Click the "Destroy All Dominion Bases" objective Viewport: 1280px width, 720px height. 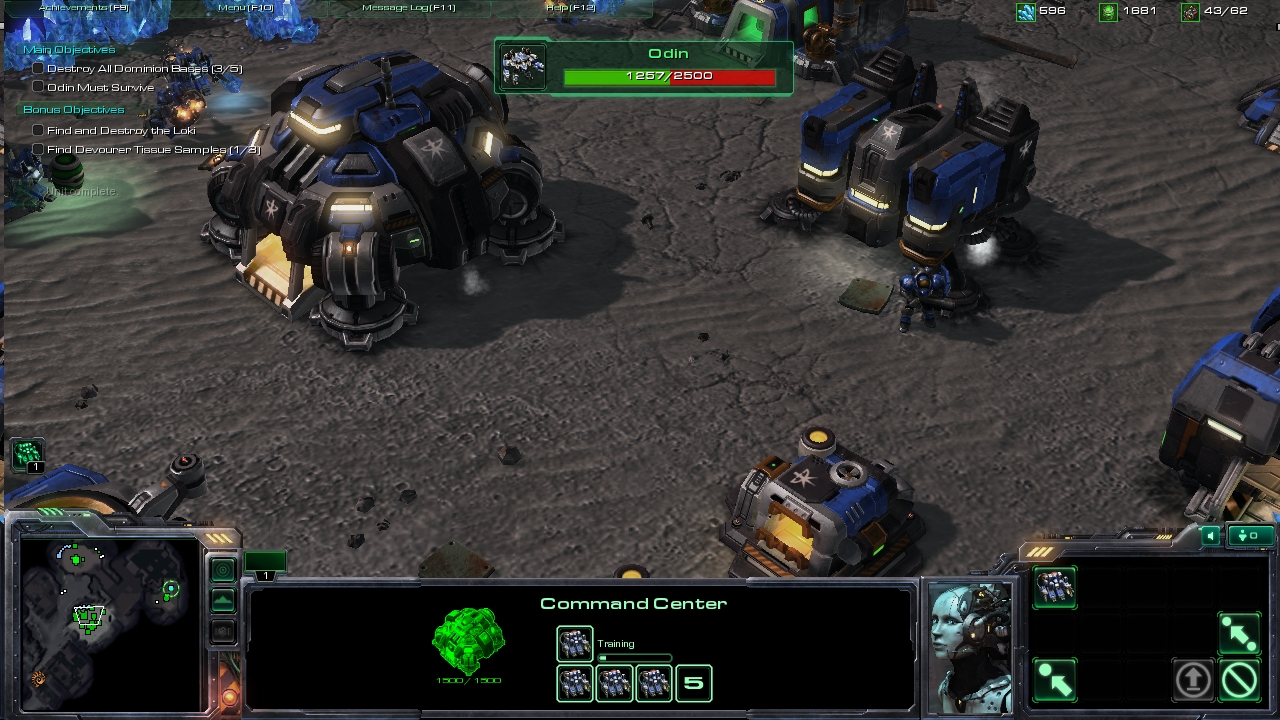click(x=144, y=69)
